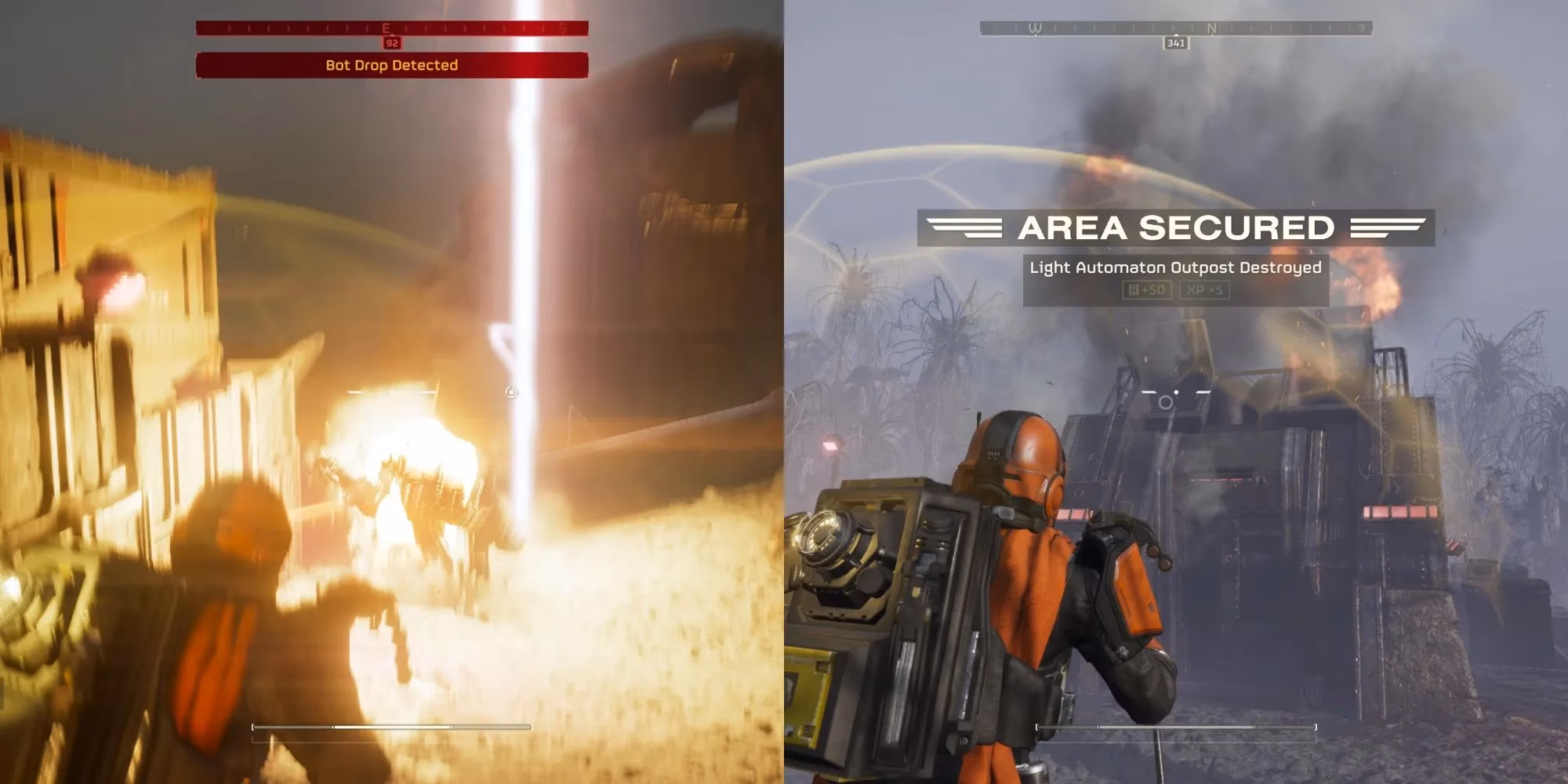Click the West marker on the gray compass
This screenshot has height=784, width=1568.
tap(1035, 27)
